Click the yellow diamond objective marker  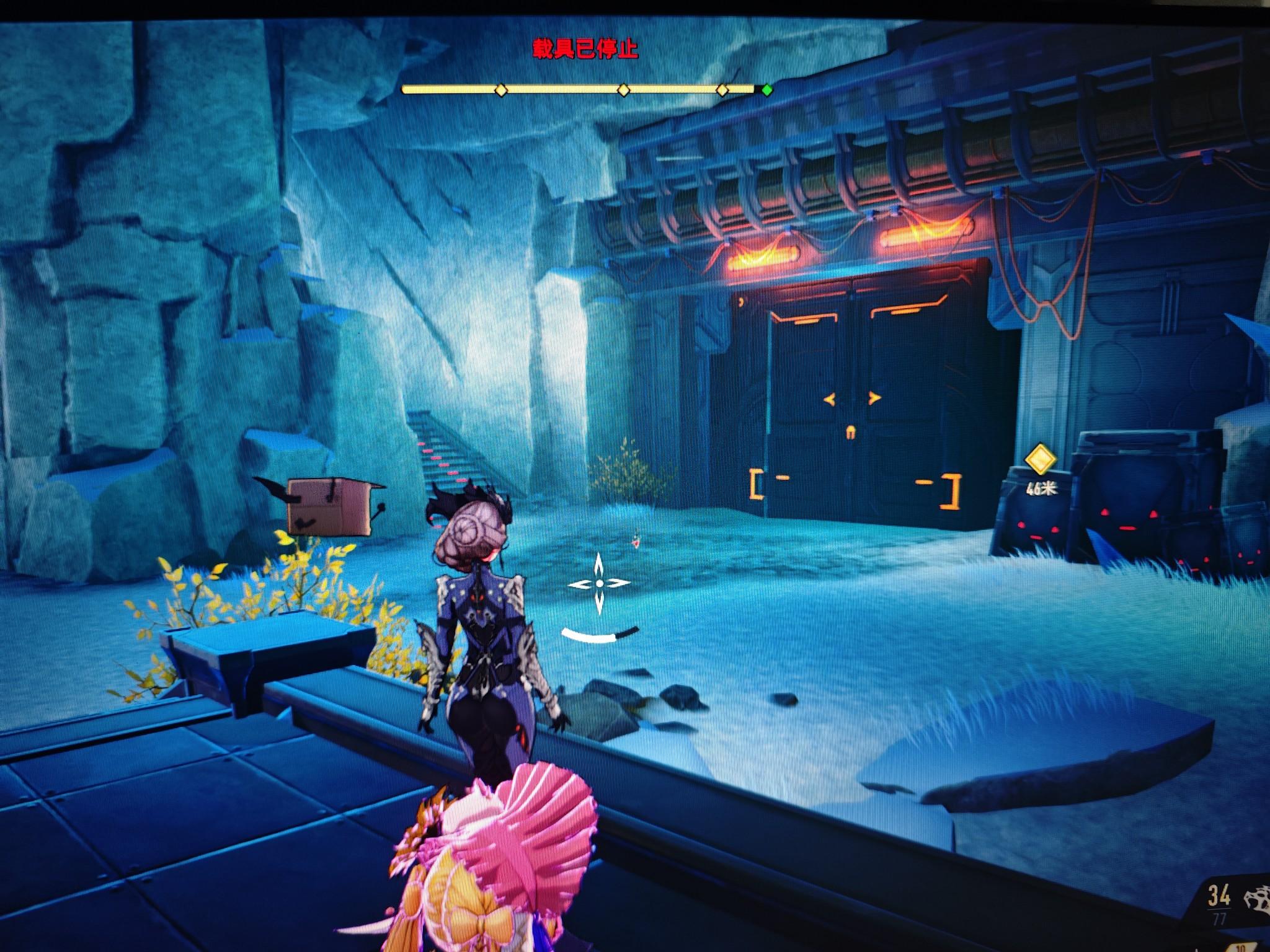pos(1040,460)
